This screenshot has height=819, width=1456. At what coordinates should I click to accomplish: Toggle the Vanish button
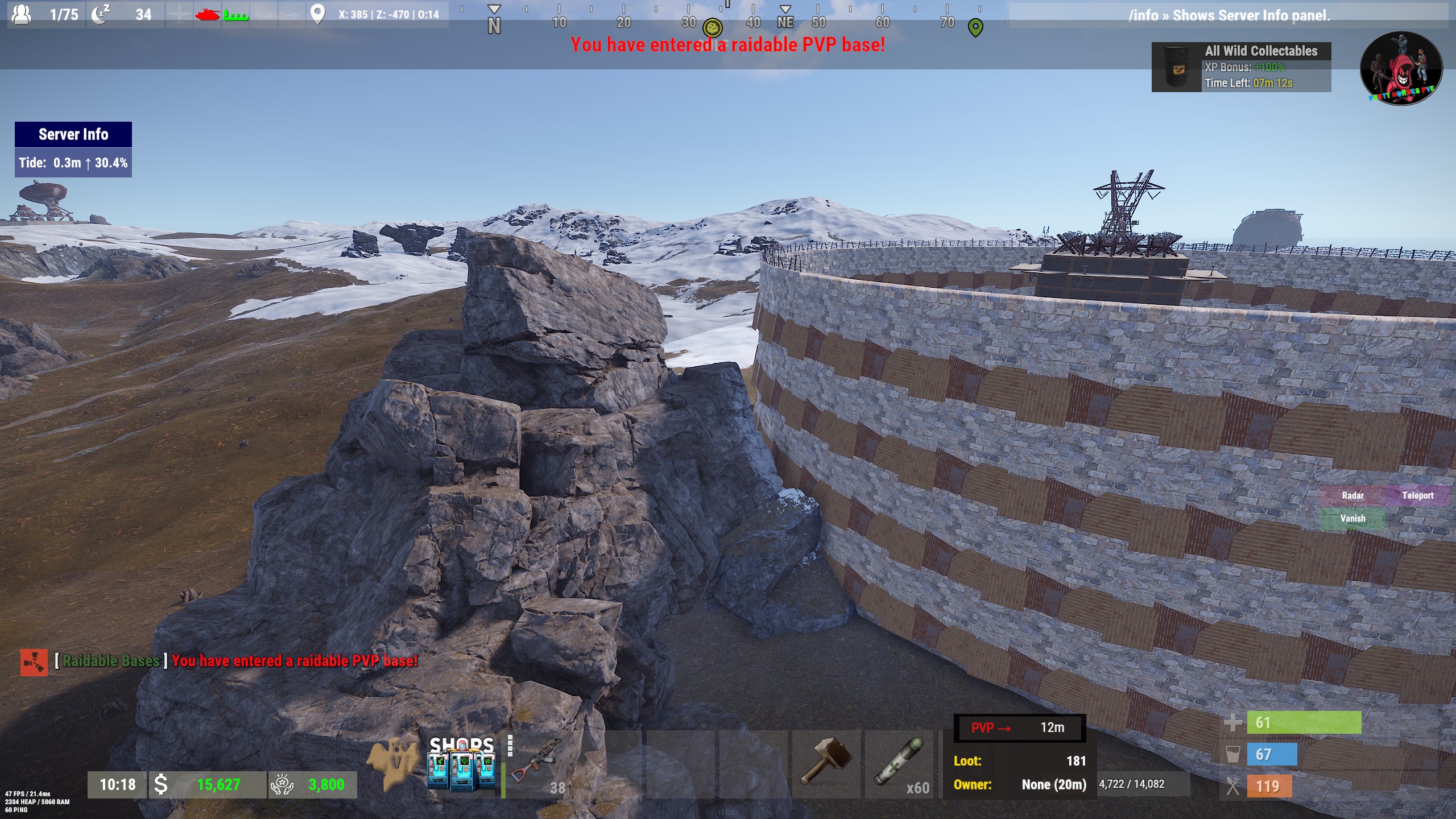click(x=1352, y=519)
